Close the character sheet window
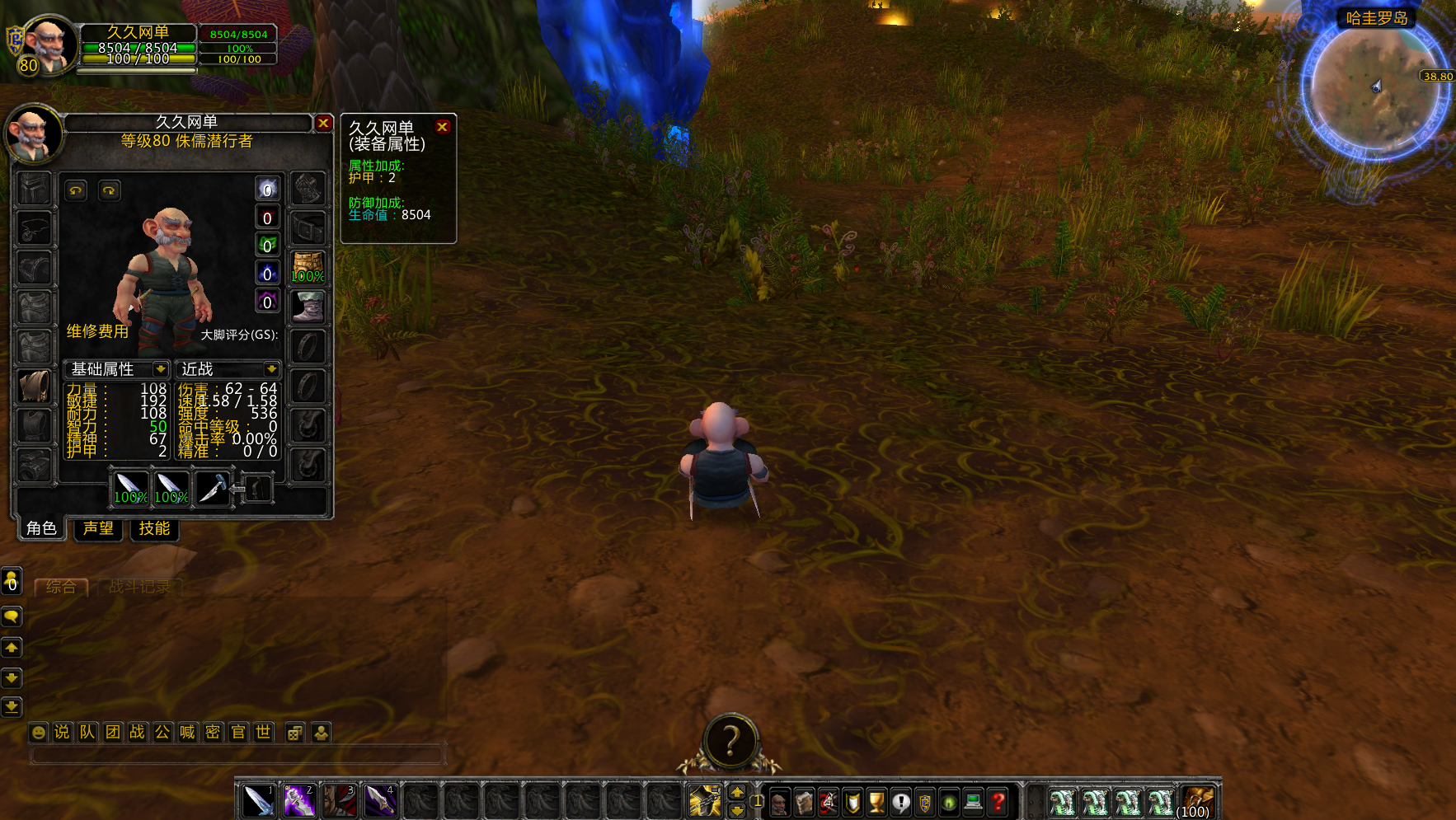 pyautogui.click(x=323, y=123)
